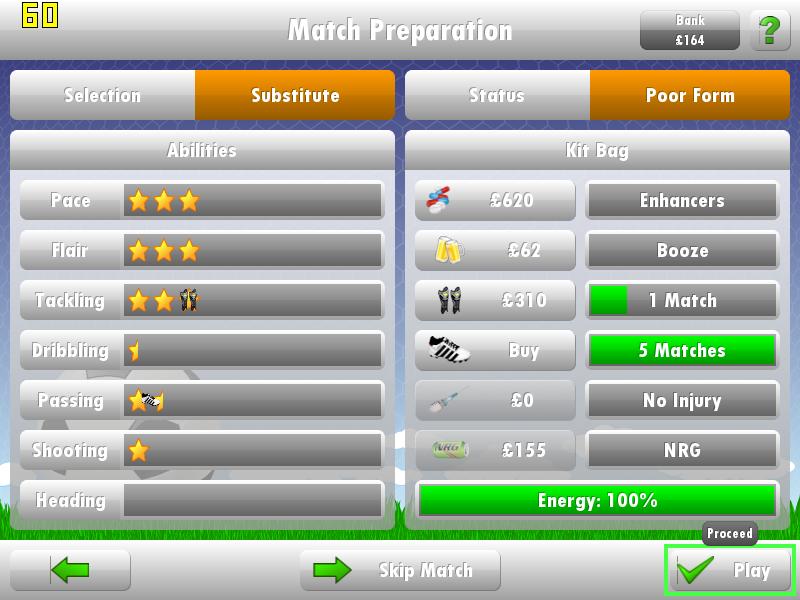Buy the NRG drink for £155

coord(495,450)
